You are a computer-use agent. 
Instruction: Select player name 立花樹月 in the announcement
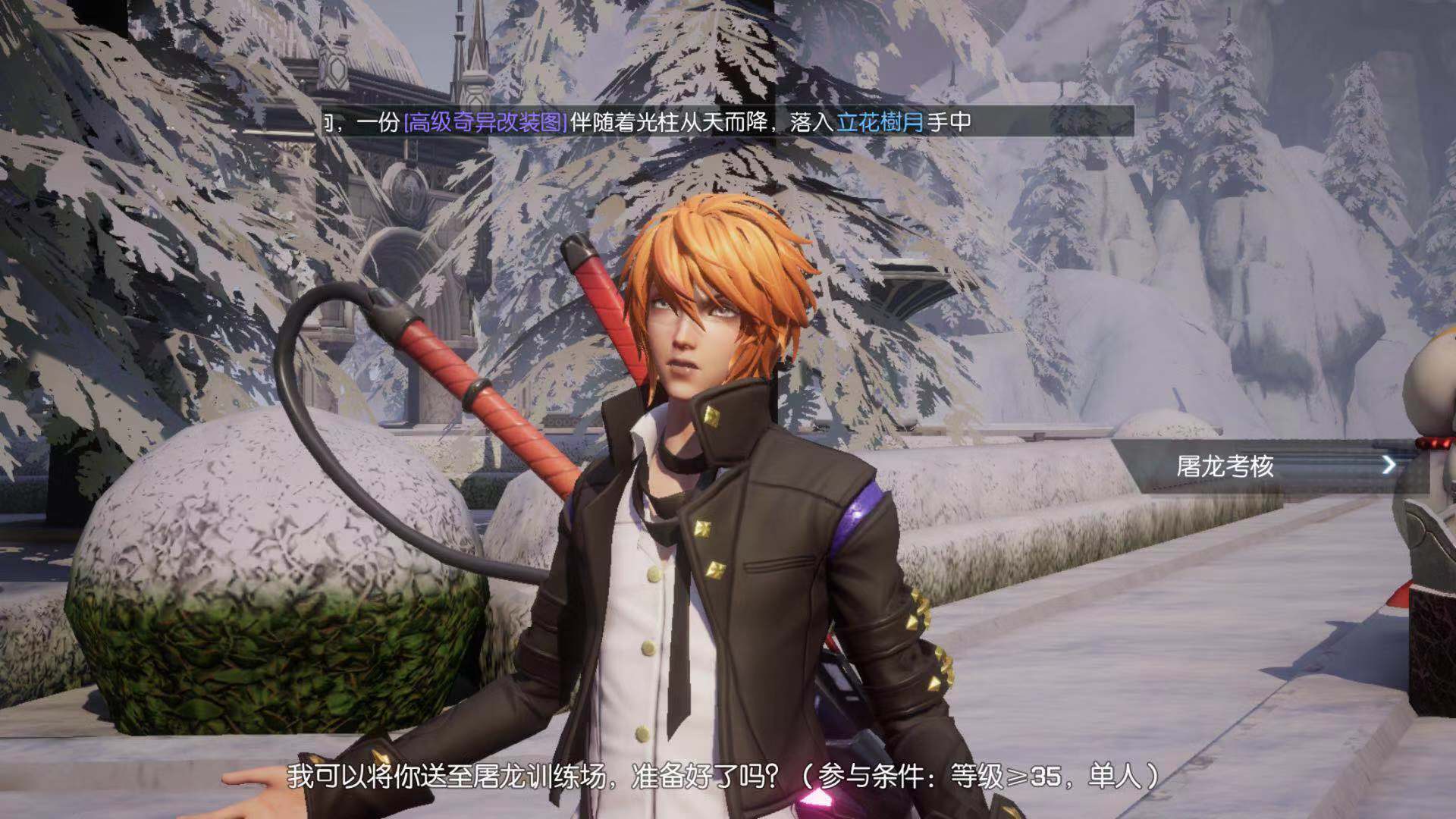(880, 122)
